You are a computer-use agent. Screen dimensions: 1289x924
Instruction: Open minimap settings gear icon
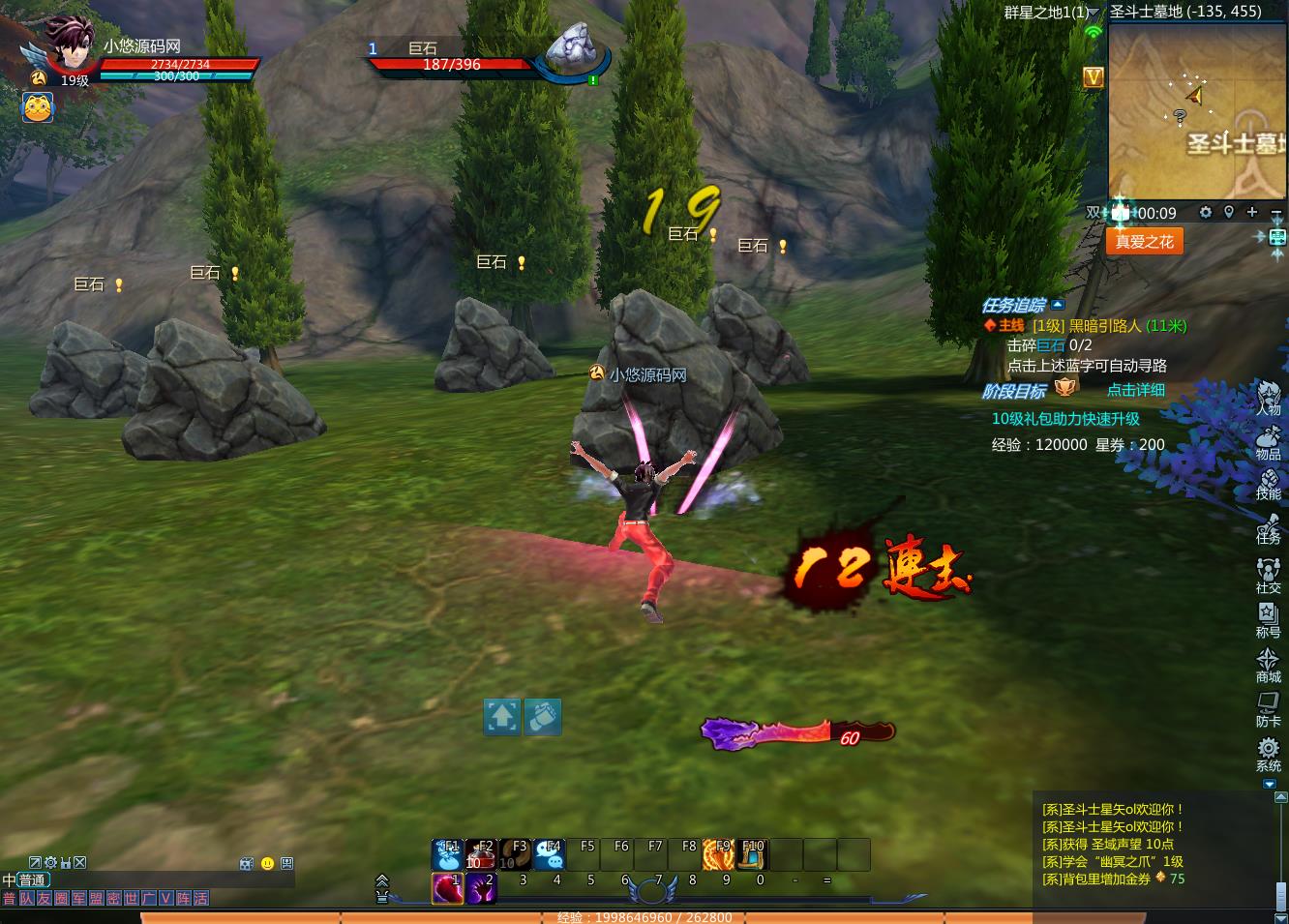click(x=1206, y=212)
